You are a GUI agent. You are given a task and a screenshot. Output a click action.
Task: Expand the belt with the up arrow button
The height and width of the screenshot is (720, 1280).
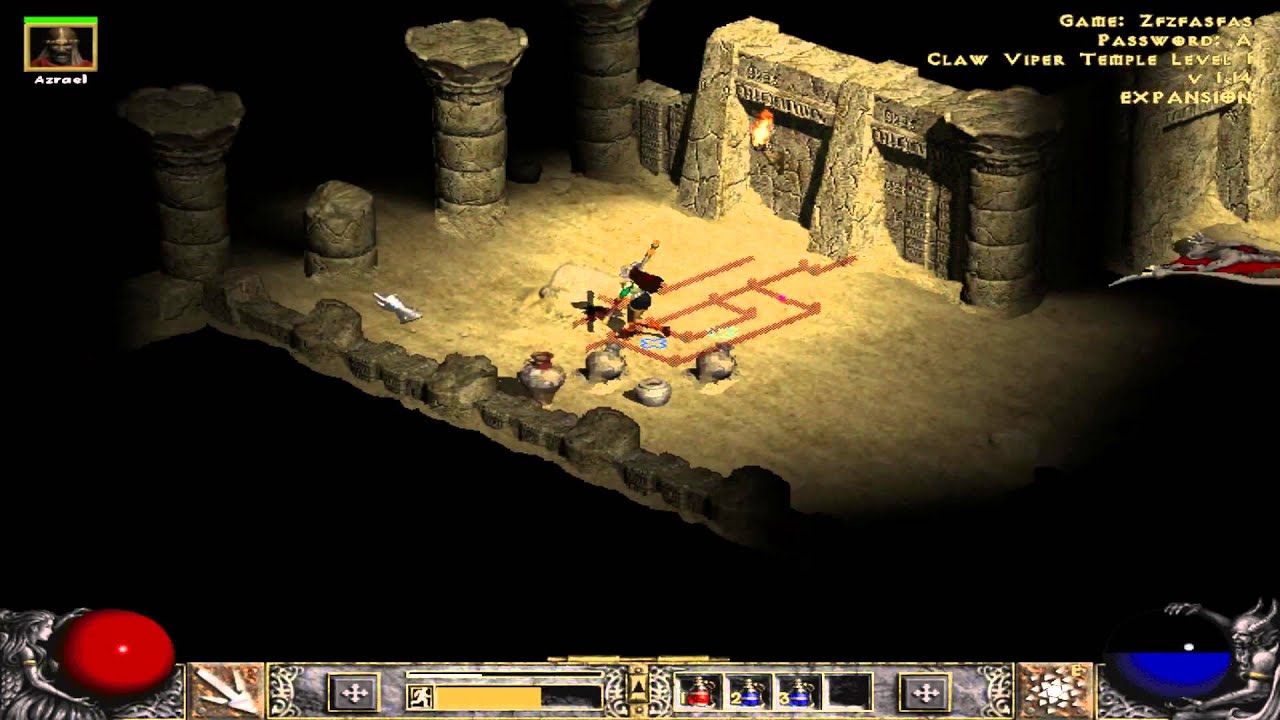[x=638, y=685]
